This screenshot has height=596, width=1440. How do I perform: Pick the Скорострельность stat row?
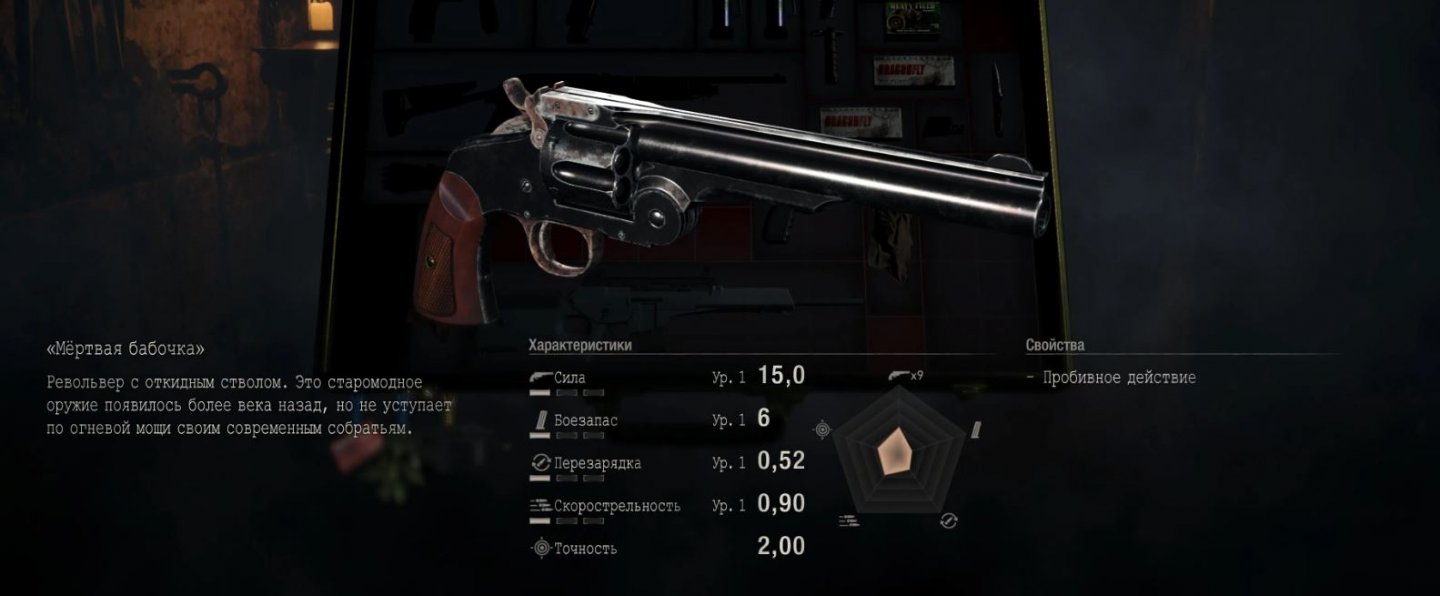coord(666,505)
